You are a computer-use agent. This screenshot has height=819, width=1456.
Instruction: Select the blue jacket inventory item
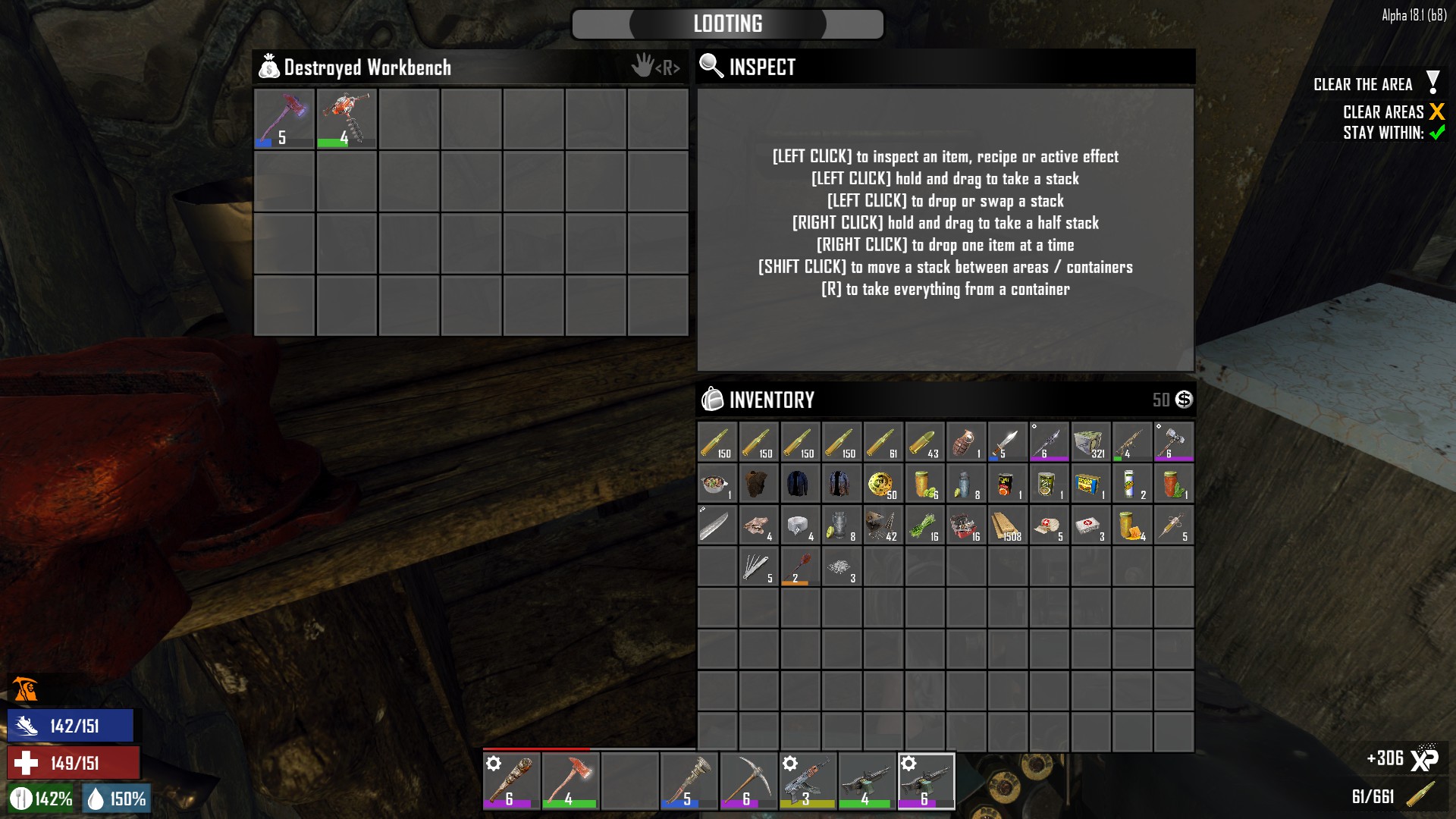799,484
